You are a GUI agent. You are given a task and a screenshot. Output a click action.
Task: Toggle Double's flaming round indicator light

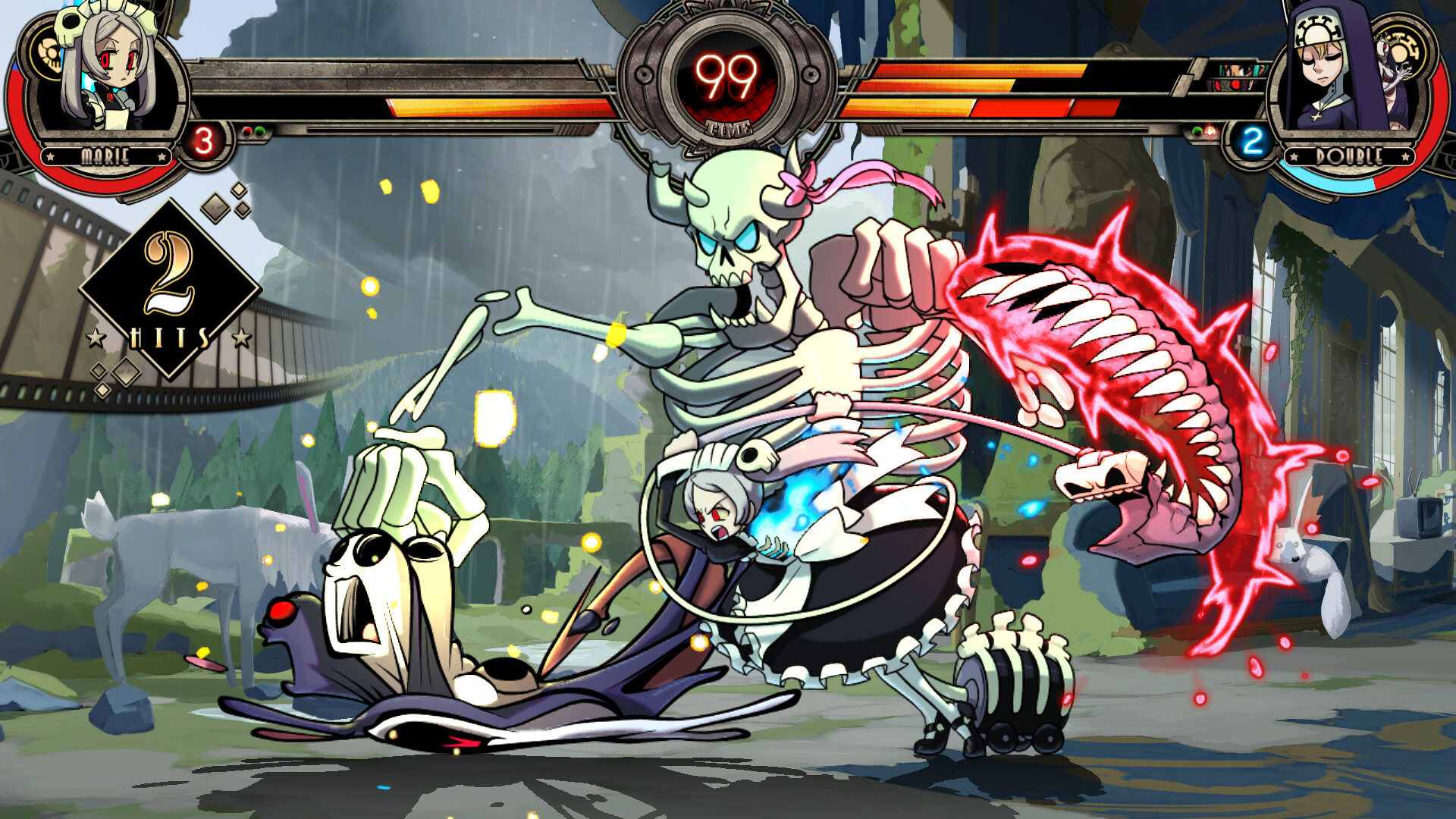[1210, 131]
